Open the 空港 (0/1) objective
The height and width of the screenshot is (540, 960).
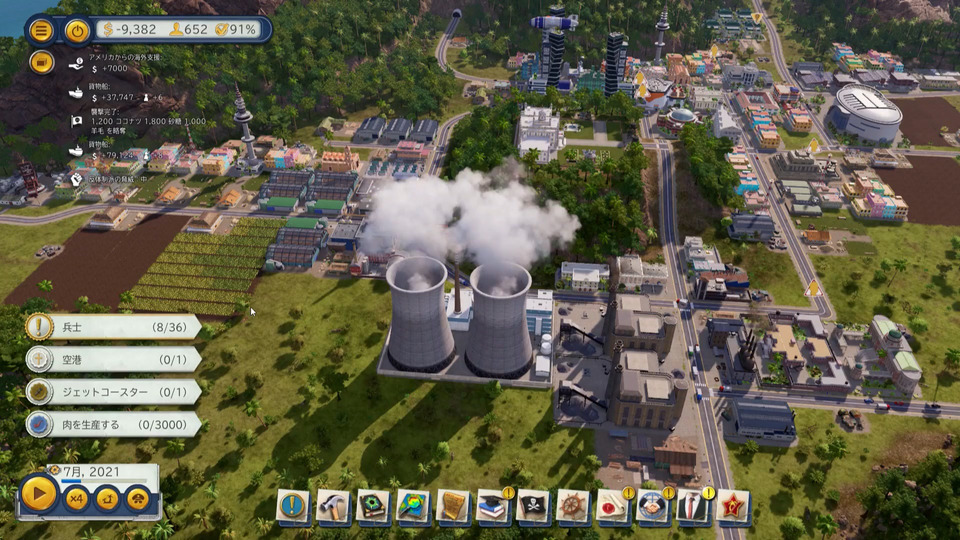pos(112,359)
